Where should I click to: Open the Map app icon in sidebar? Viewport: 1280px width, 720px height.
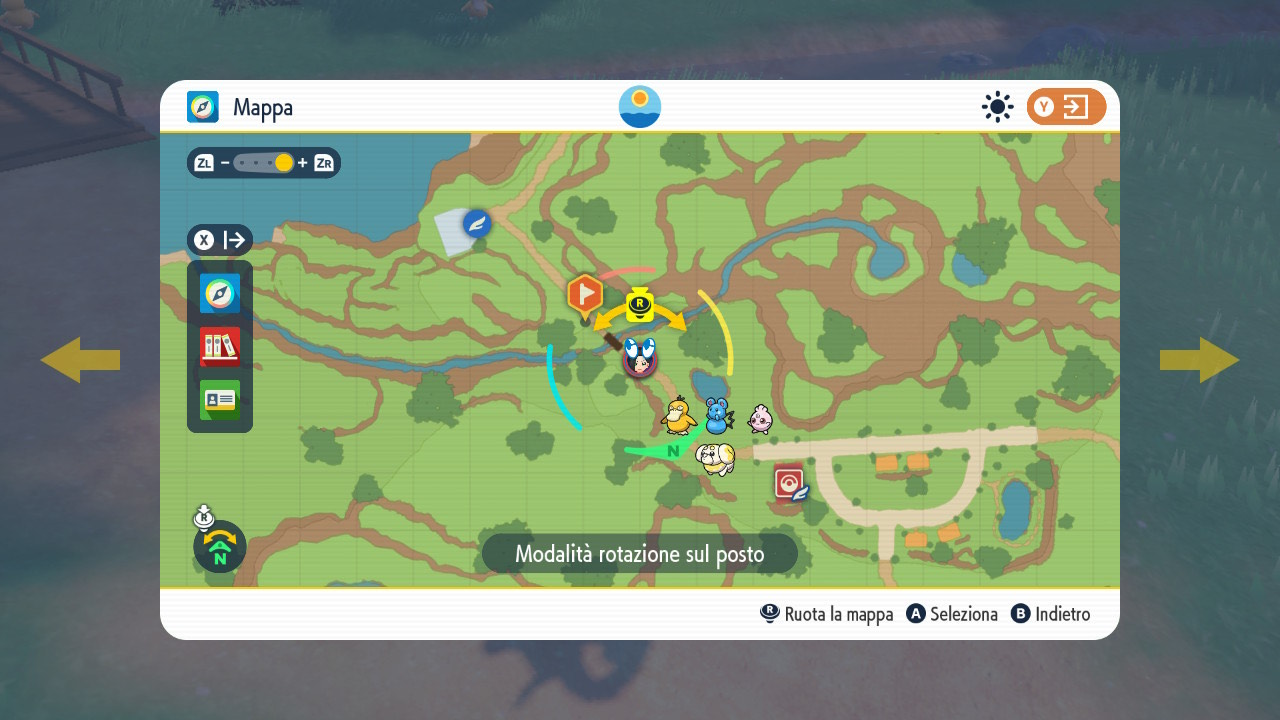220,294
